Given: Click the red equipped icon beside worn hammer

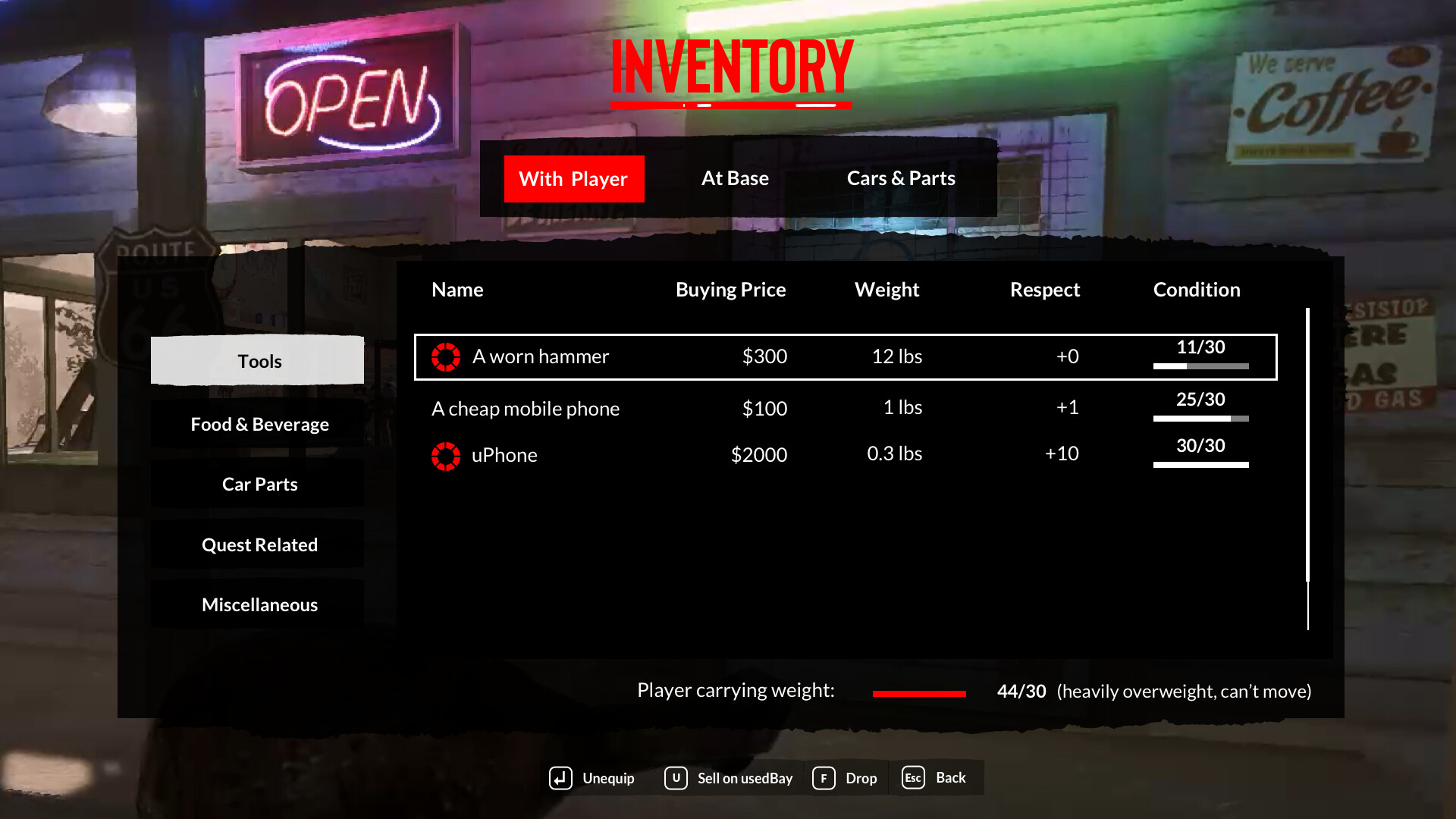Looking at the screenshot, I should 446,356.
